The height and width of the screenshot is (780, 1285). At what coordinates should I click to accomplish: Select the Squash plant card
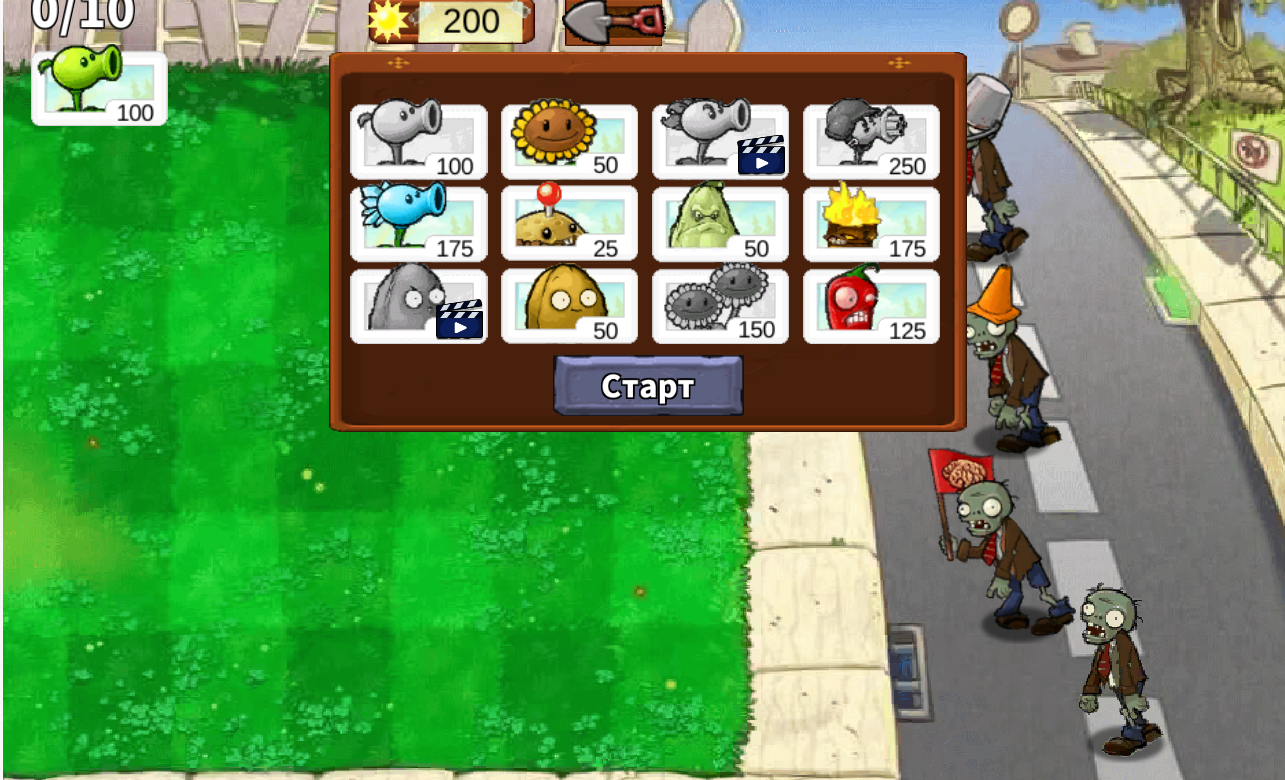pos(720,223)
